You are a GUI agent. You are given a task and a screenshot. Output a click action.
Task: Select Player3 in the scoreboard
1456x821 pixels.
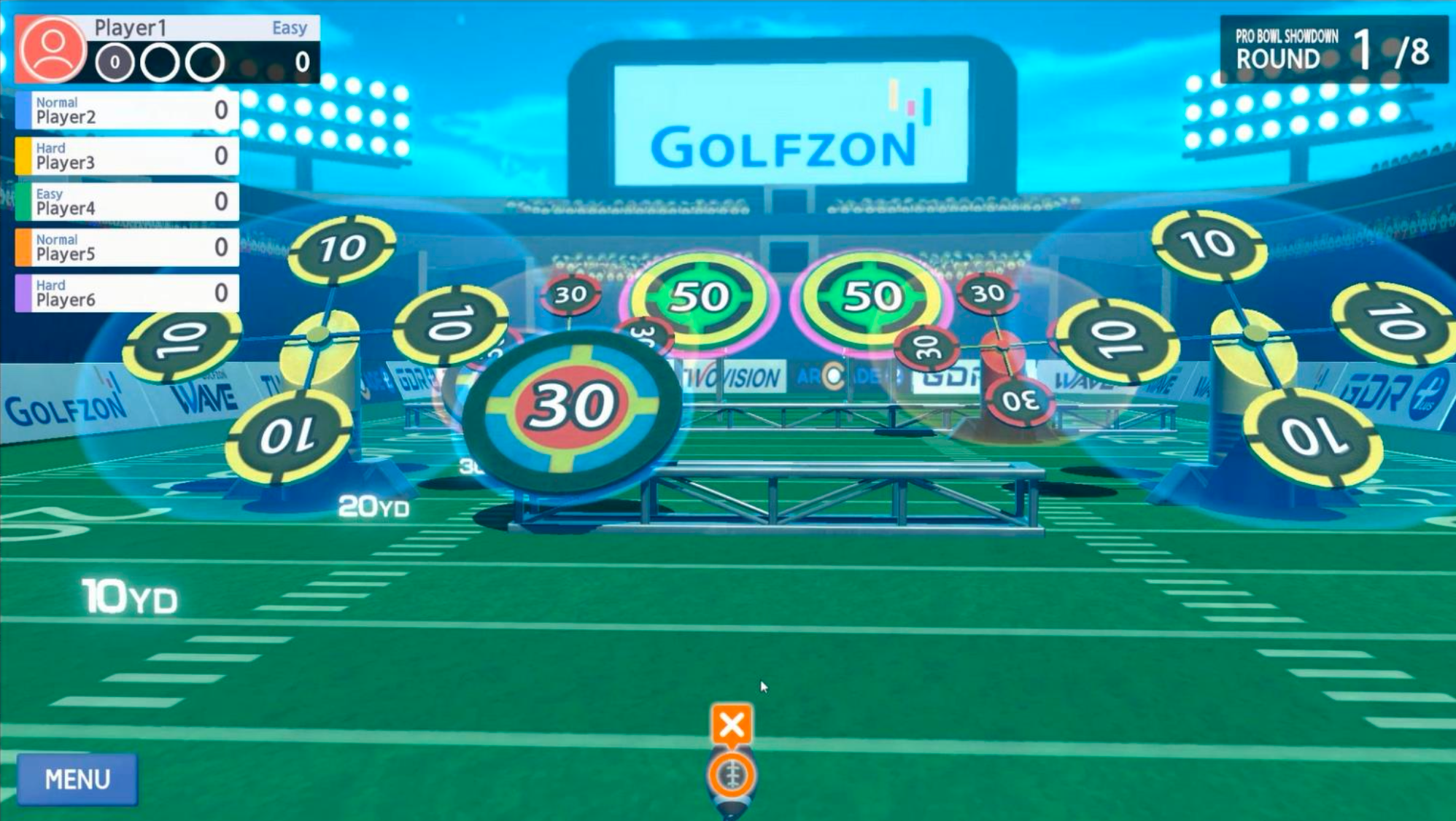point(128,156)
